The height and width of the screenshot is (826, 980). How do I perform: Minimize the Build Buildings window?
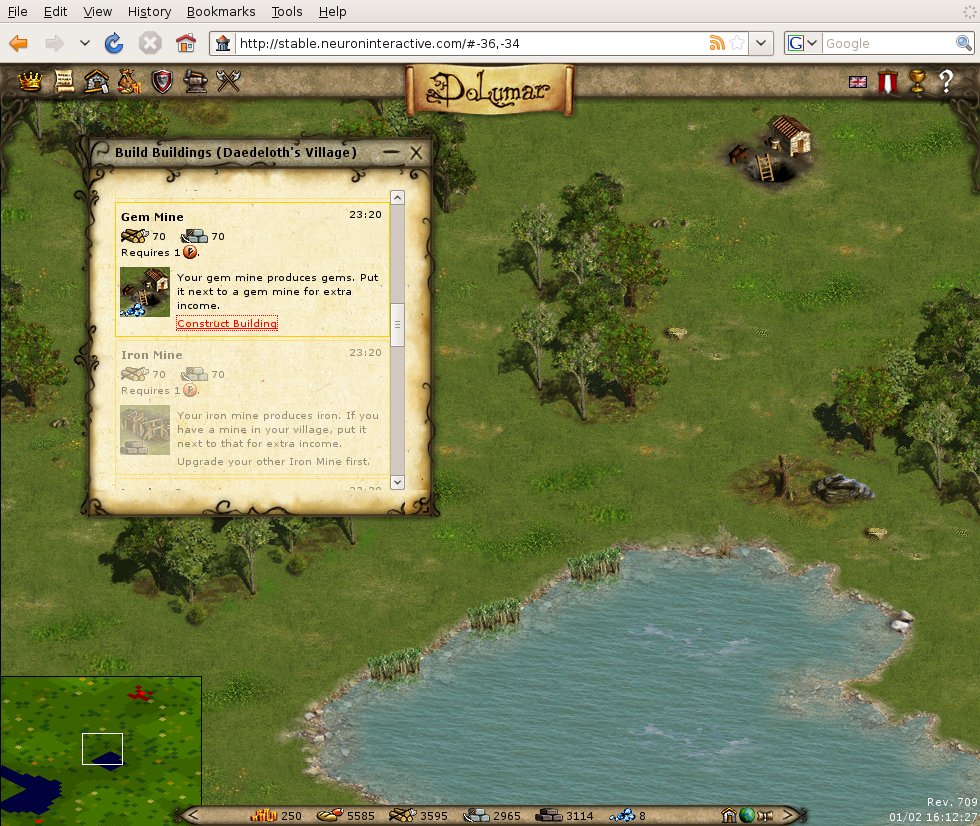click(x=391, y=152)
